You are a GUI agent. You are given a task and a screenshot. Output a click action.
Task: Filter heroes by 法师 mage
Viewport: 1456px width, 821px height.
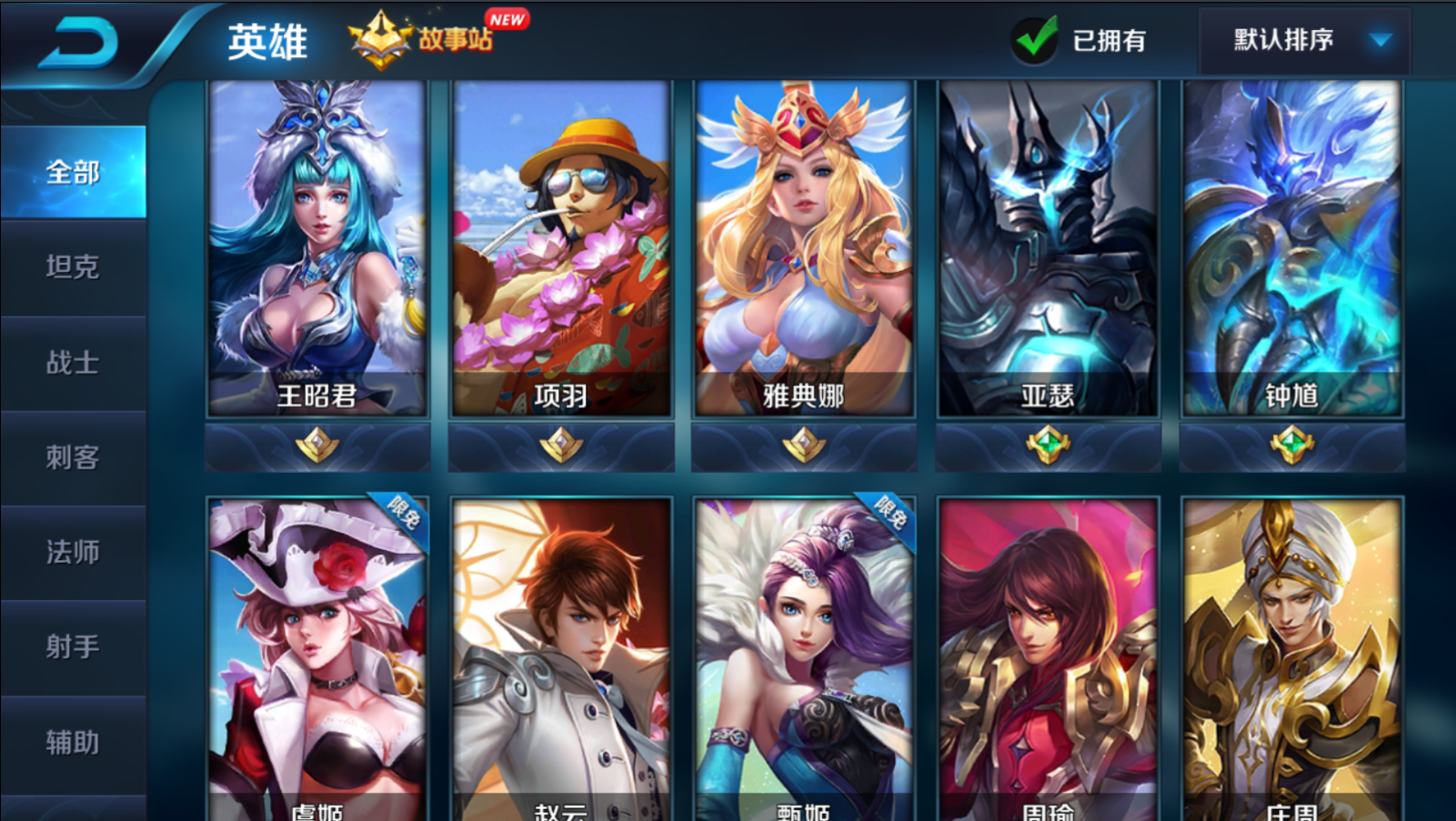point(73,552)
